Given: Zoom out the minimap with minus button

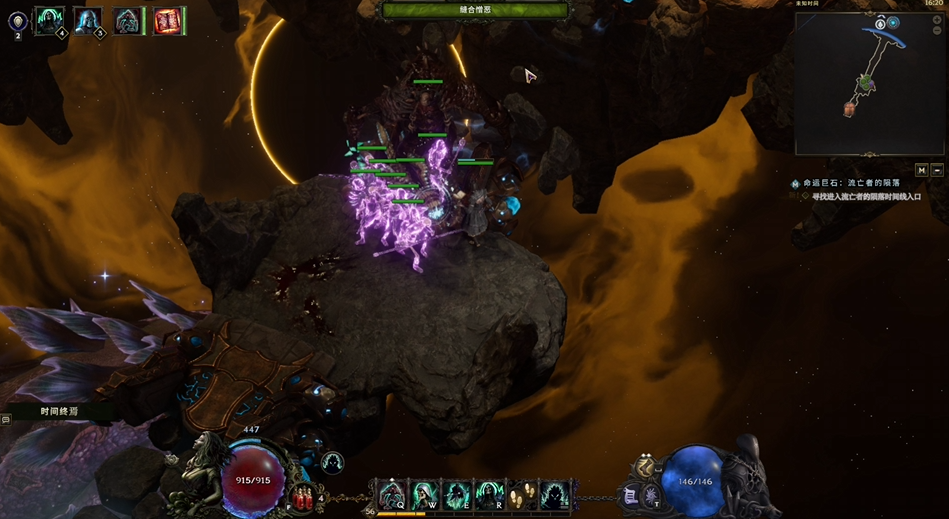Looking at the screenshot, I should click(x=880, y=22).
